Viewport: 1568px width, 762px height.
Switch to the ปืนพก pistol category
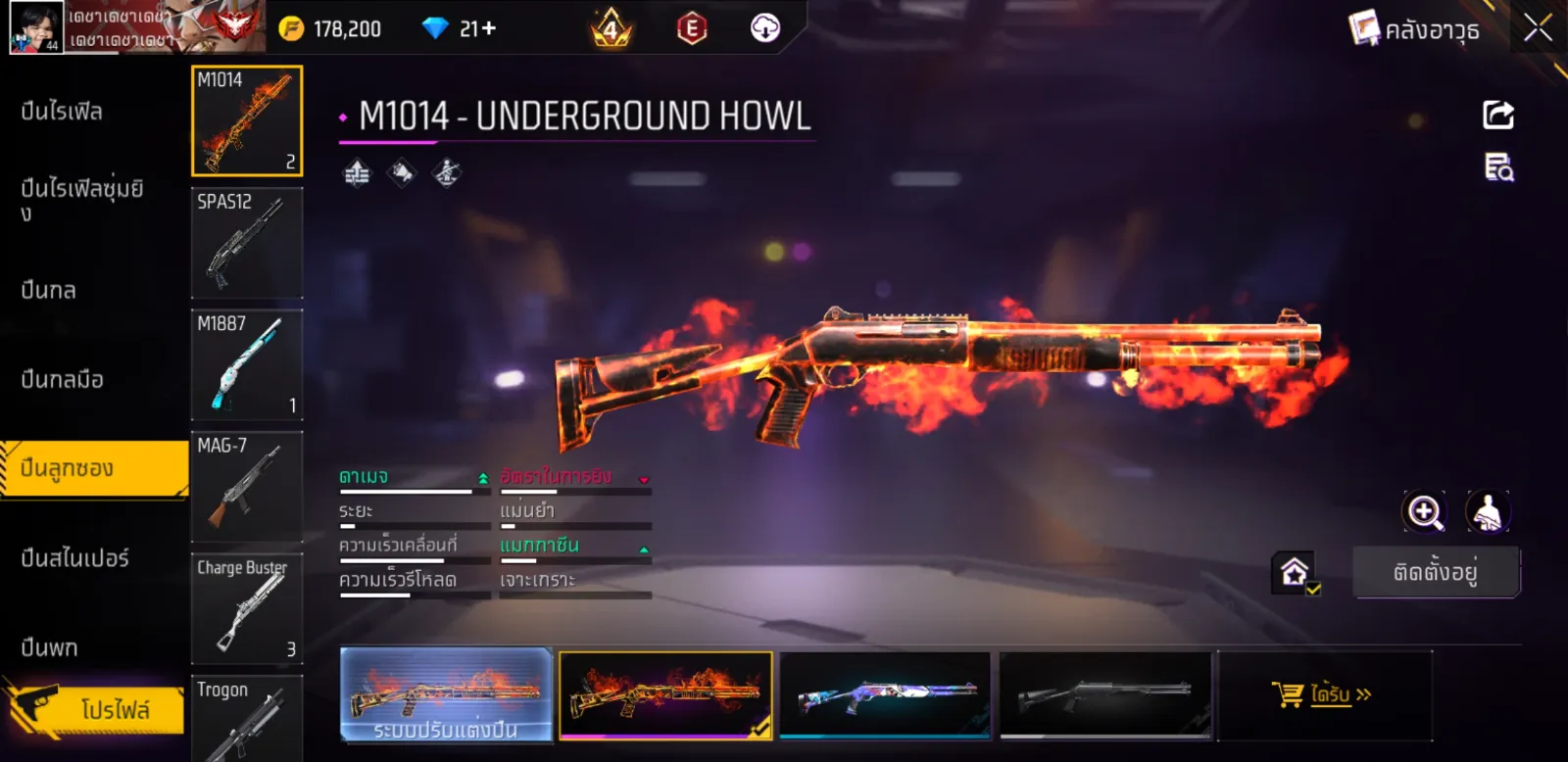(49, 647)
